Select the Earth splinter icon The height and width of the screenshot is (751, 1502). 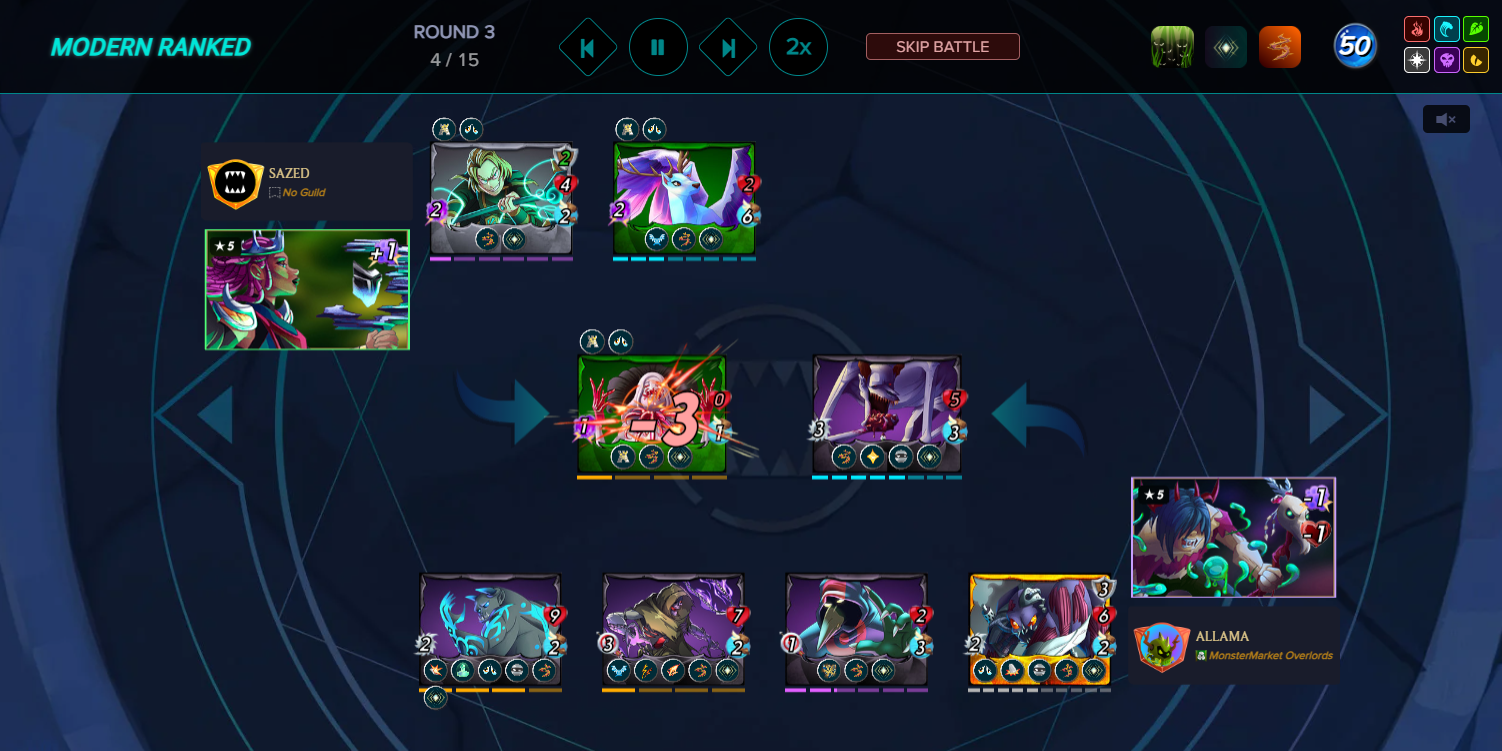click(1474, 28)
